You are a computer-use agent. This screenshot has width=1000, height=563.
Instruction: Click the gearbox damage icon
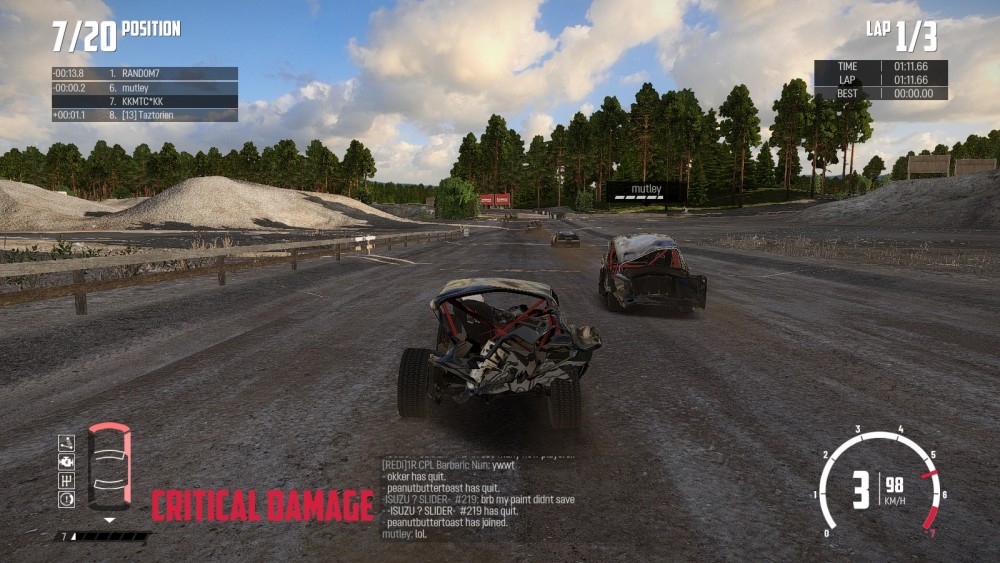[x=66, y=480]
